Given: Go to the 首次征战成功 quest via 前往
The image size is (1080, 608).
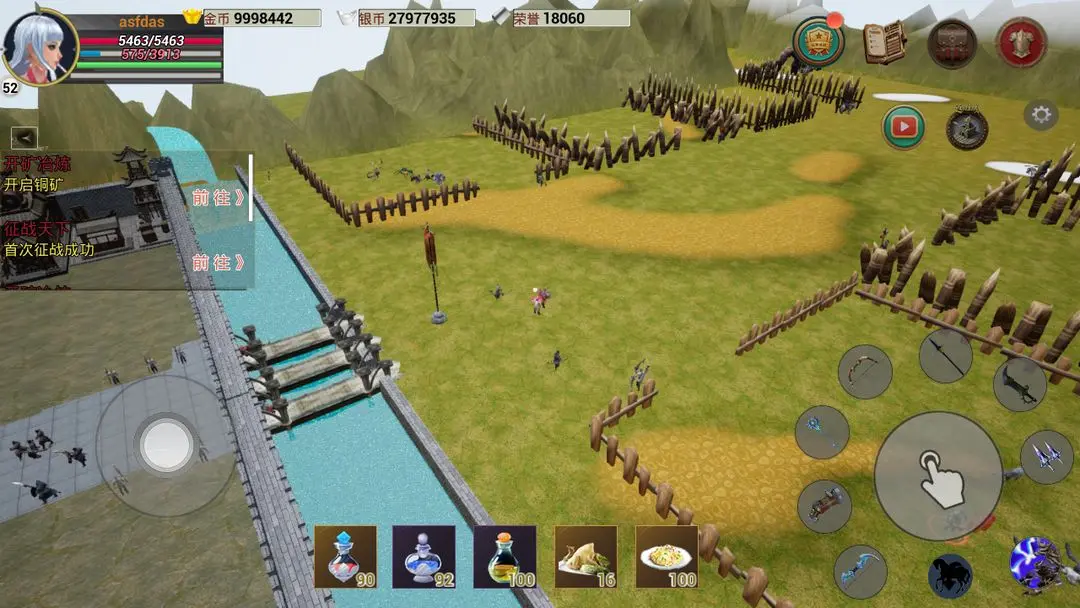Looking at the screenshot, I should (219, 263).
